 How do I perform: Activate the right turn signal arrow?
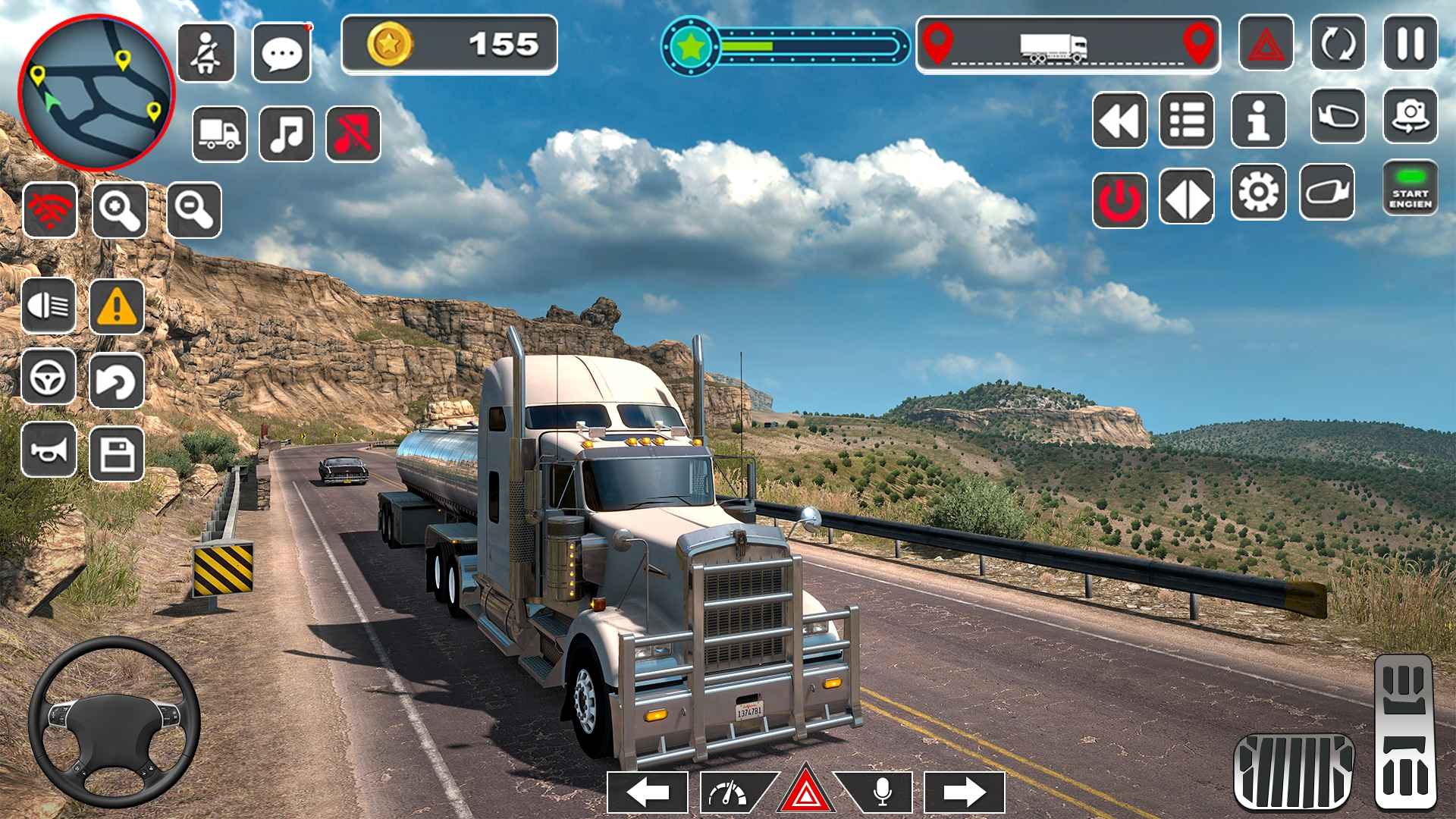coord(965,792)
